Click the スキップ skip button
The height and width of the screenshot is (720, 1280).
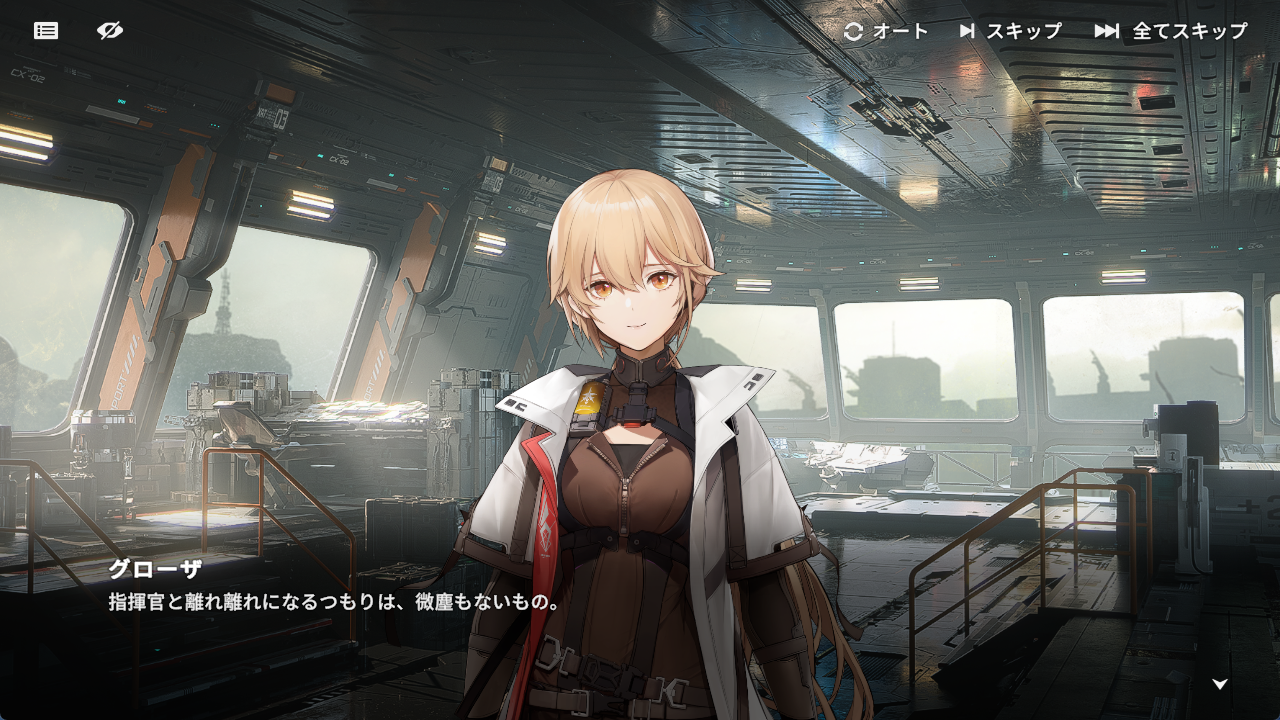[1010, 31]
